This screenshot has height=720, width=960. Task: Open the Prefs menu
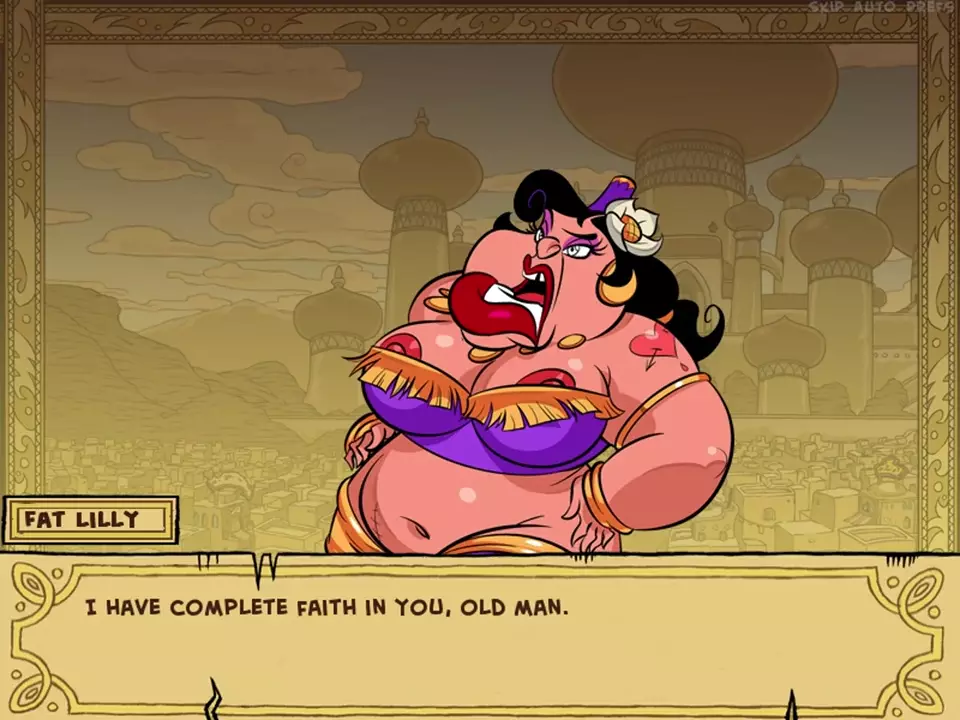[930, 7]
